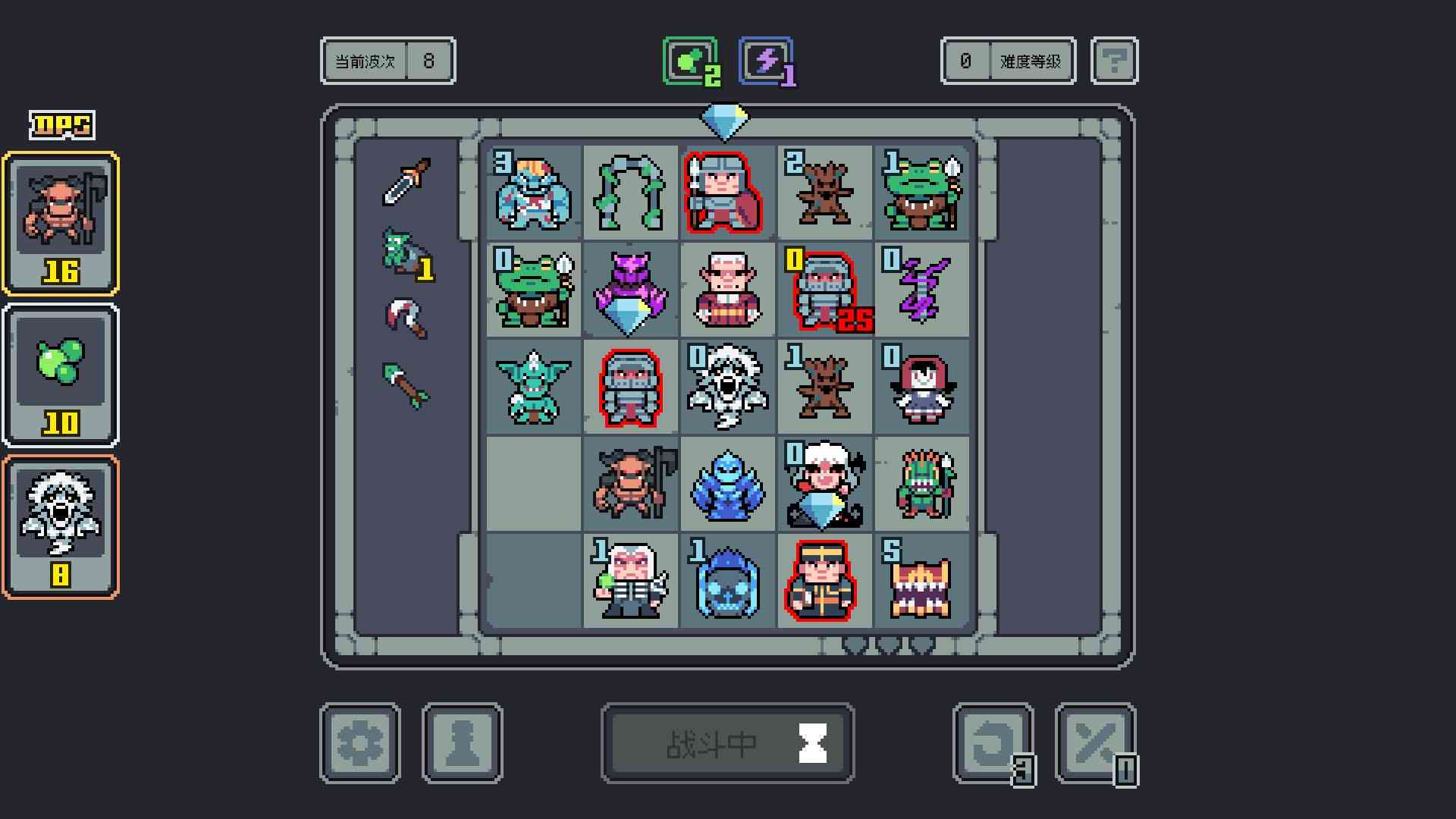Click the swap dice icon showing 0
Image resolution: width=1456 pixels, height=819 pixels.
1096,742
